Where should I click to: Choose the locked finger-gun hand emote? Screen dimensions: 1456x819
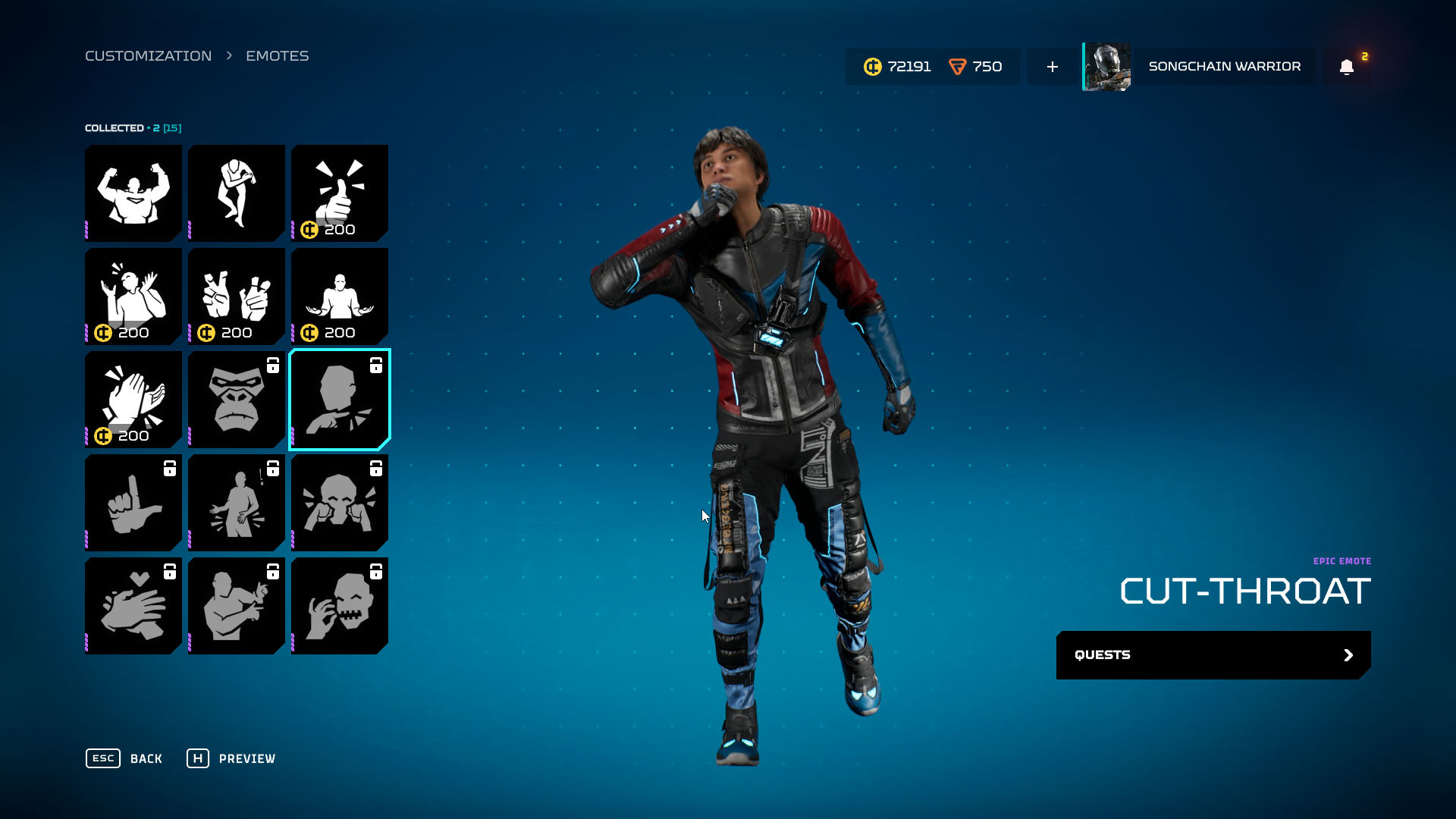(x=133, y=503)
